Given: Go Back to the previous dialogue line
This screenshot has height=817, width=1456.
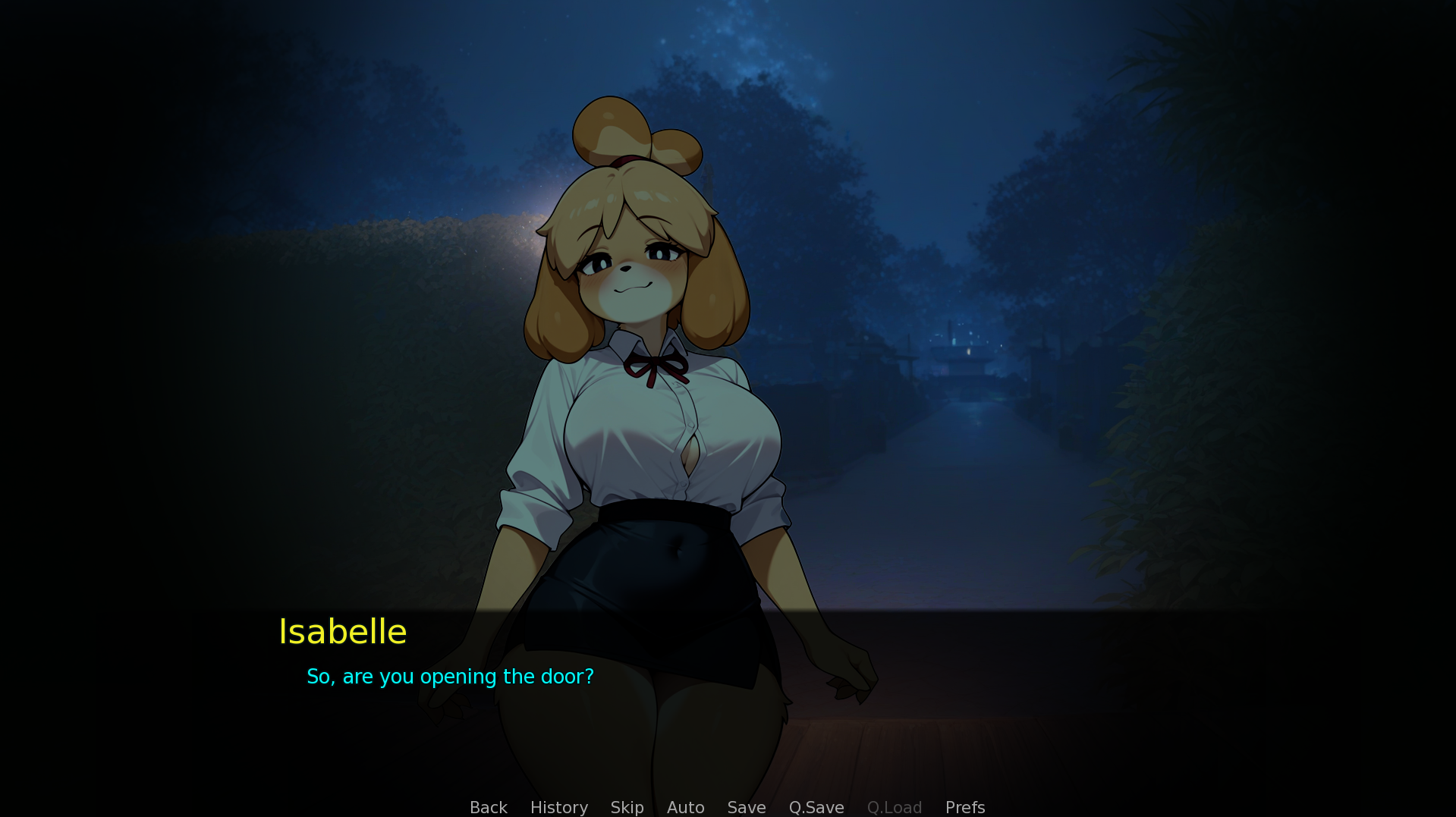Looking at the screenshot, I should 488,807.
